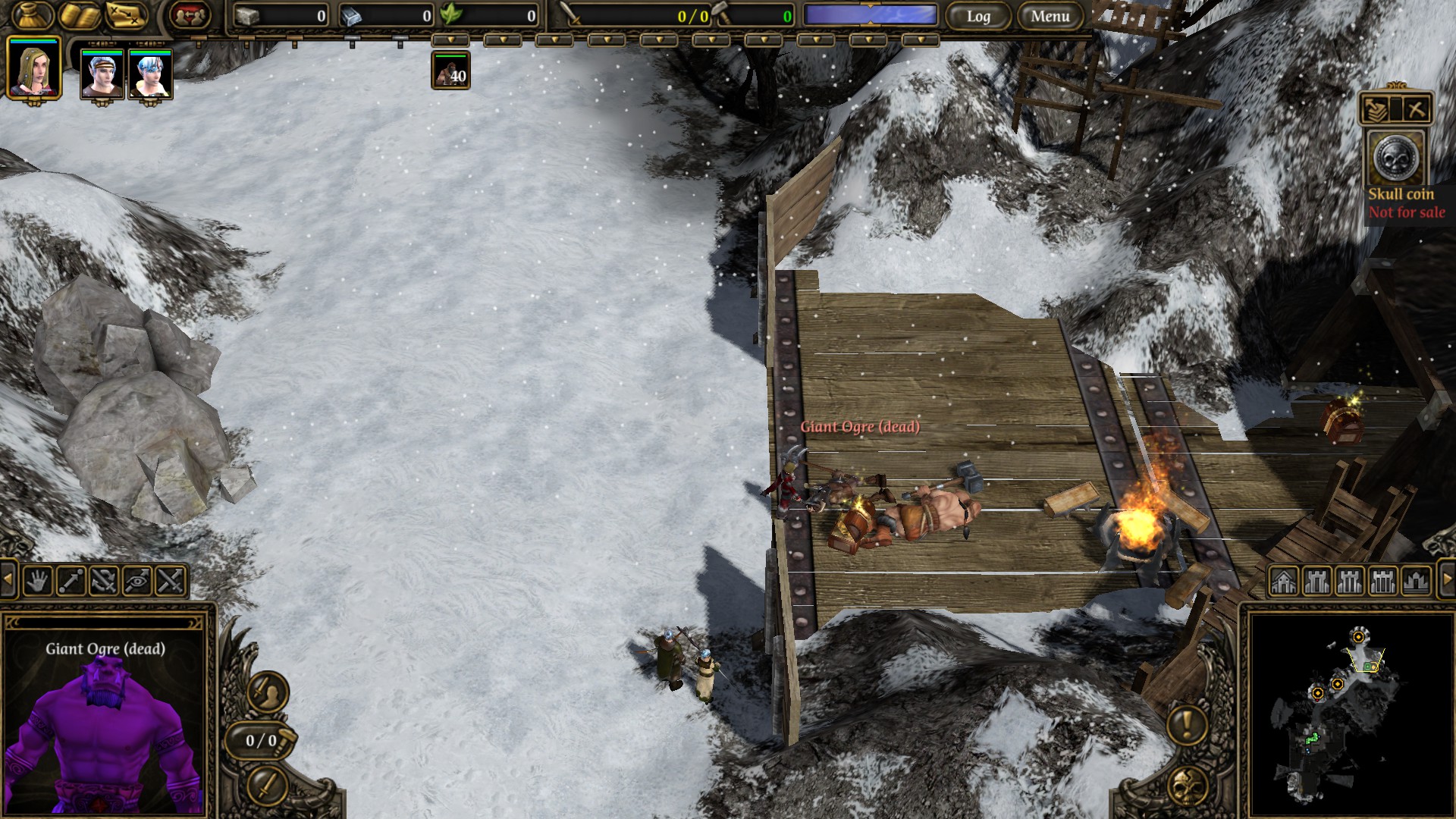Select the headband-wearing elf companion portrait
Screen dimensions: 1456x819
pos(102,74)
